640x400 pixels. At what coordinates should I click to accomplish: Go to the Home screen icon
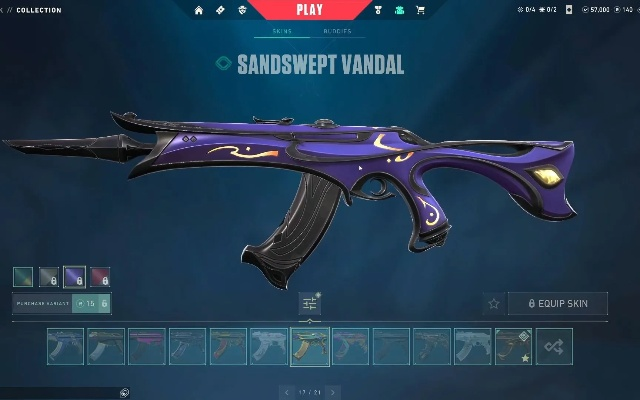click(x=198, y=10)
